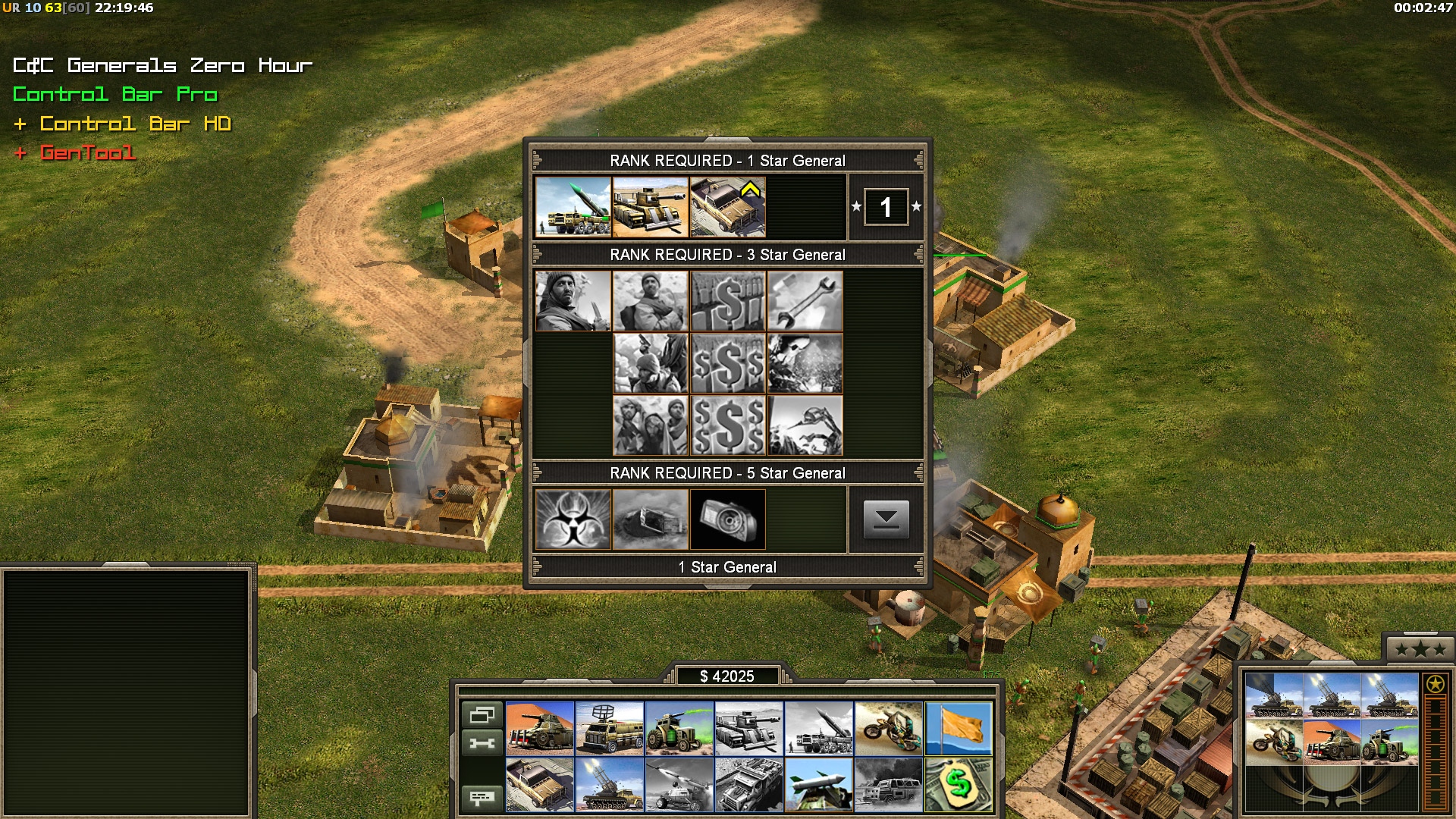Choose the Sneak Attack tunnel power
1456x819 pixels.
(651, 519)
